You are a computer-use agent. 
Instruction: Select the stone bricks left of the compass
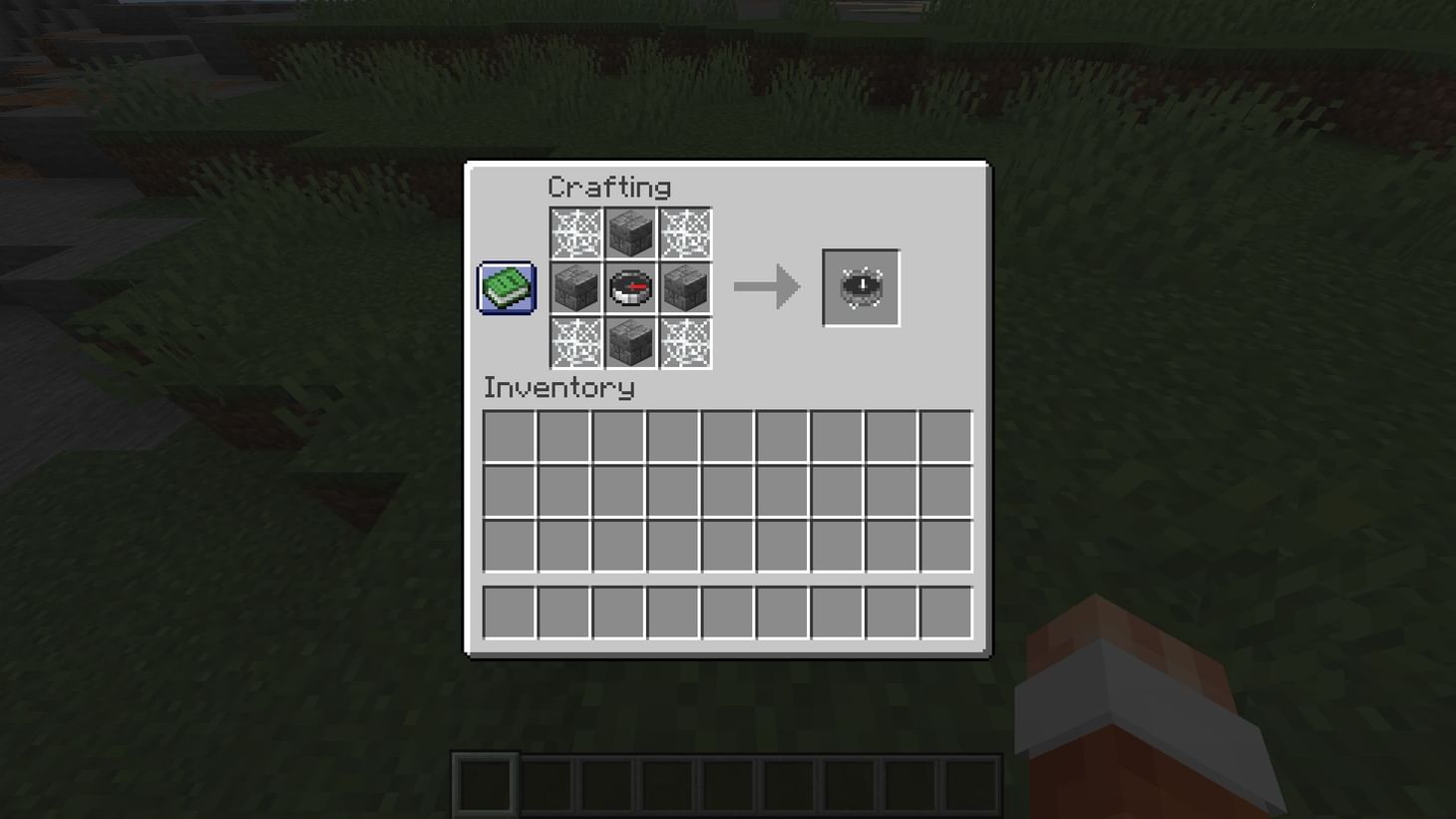[576, 289]
